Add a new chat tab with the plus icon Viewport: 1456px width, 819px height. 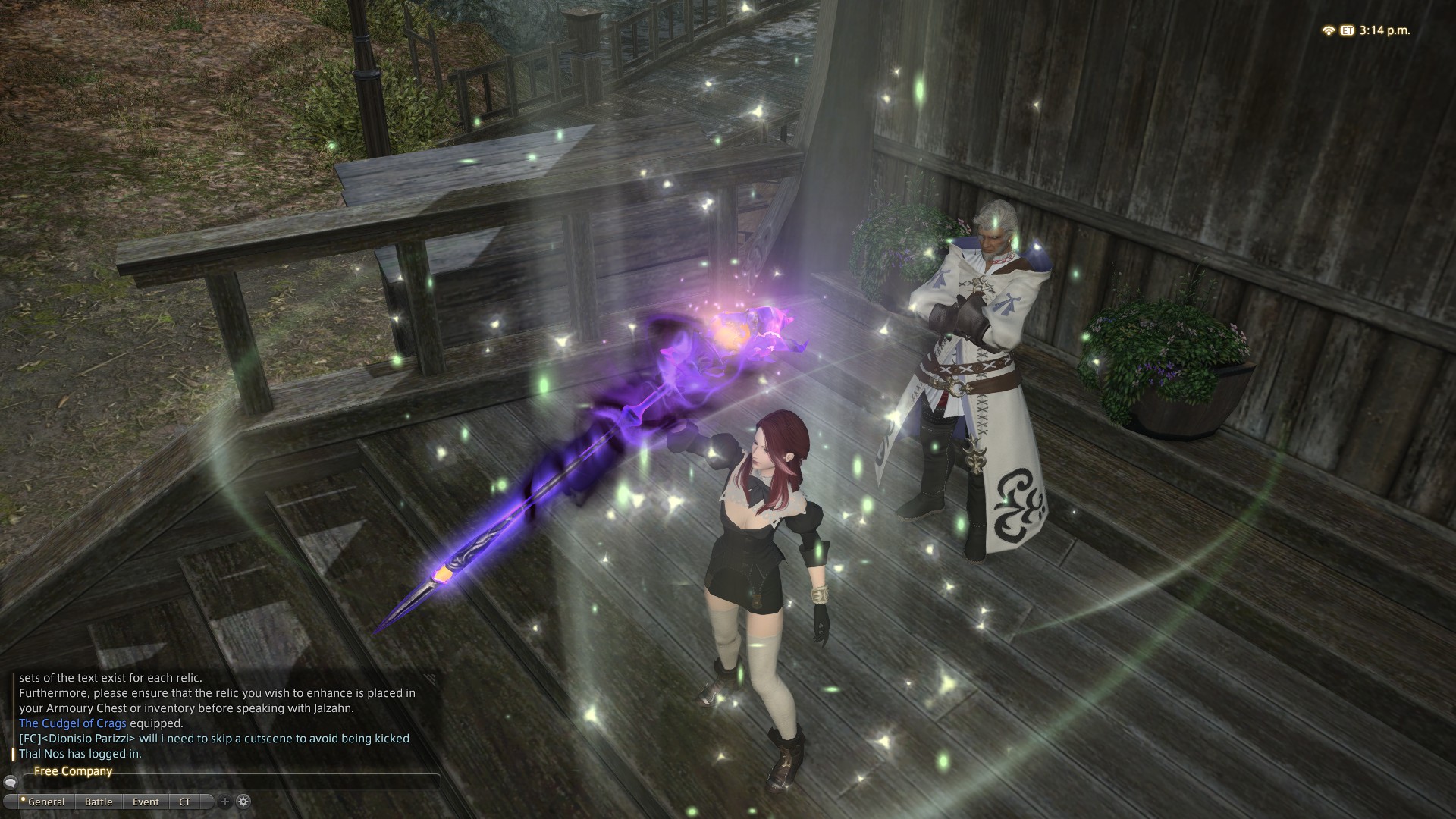224,802
